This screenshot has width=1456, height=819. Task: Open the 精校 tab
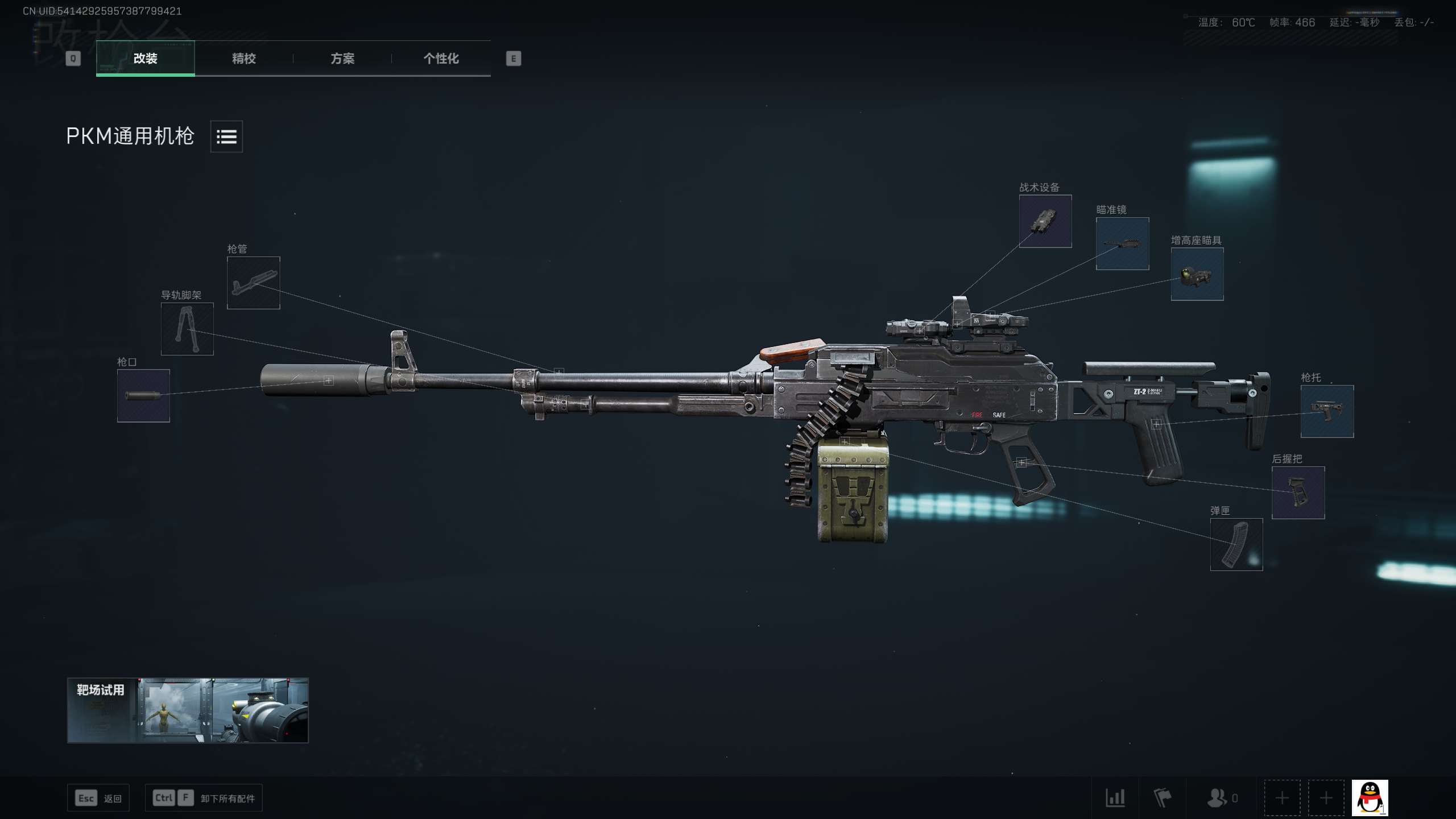[243, 58]
